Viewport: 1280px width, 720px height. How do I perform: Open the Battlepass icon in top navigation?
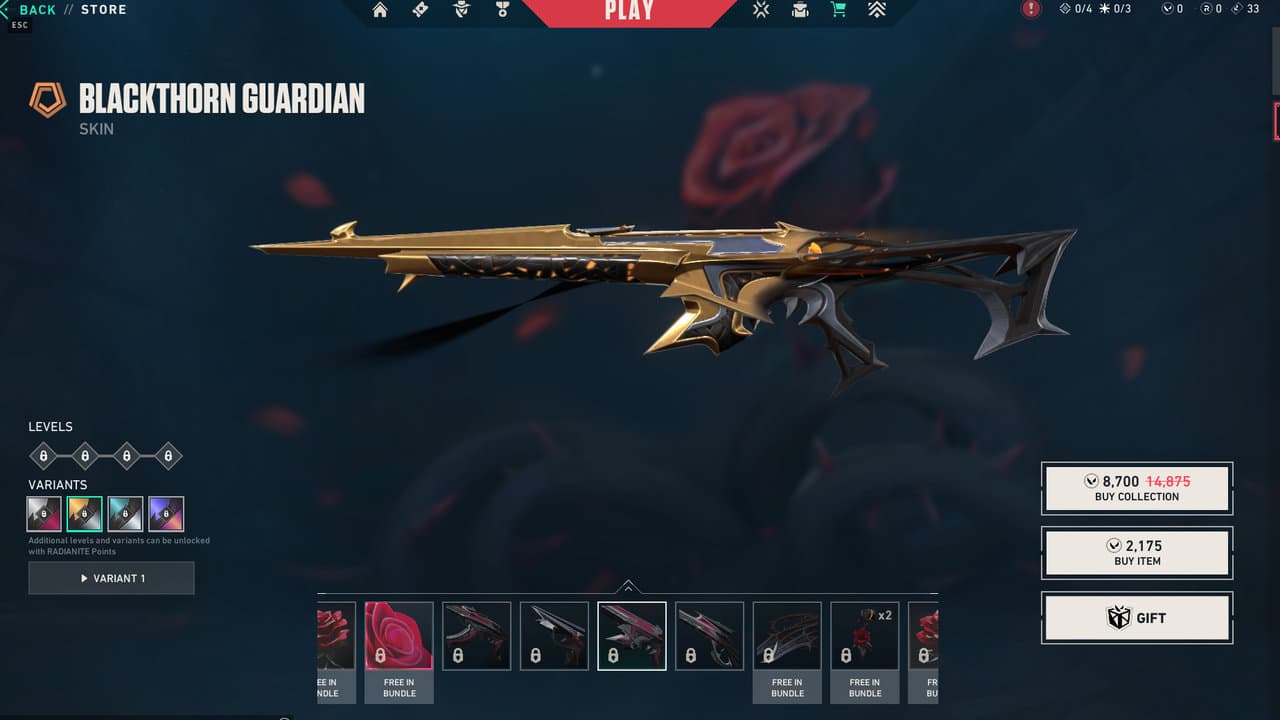click(420, 10)
